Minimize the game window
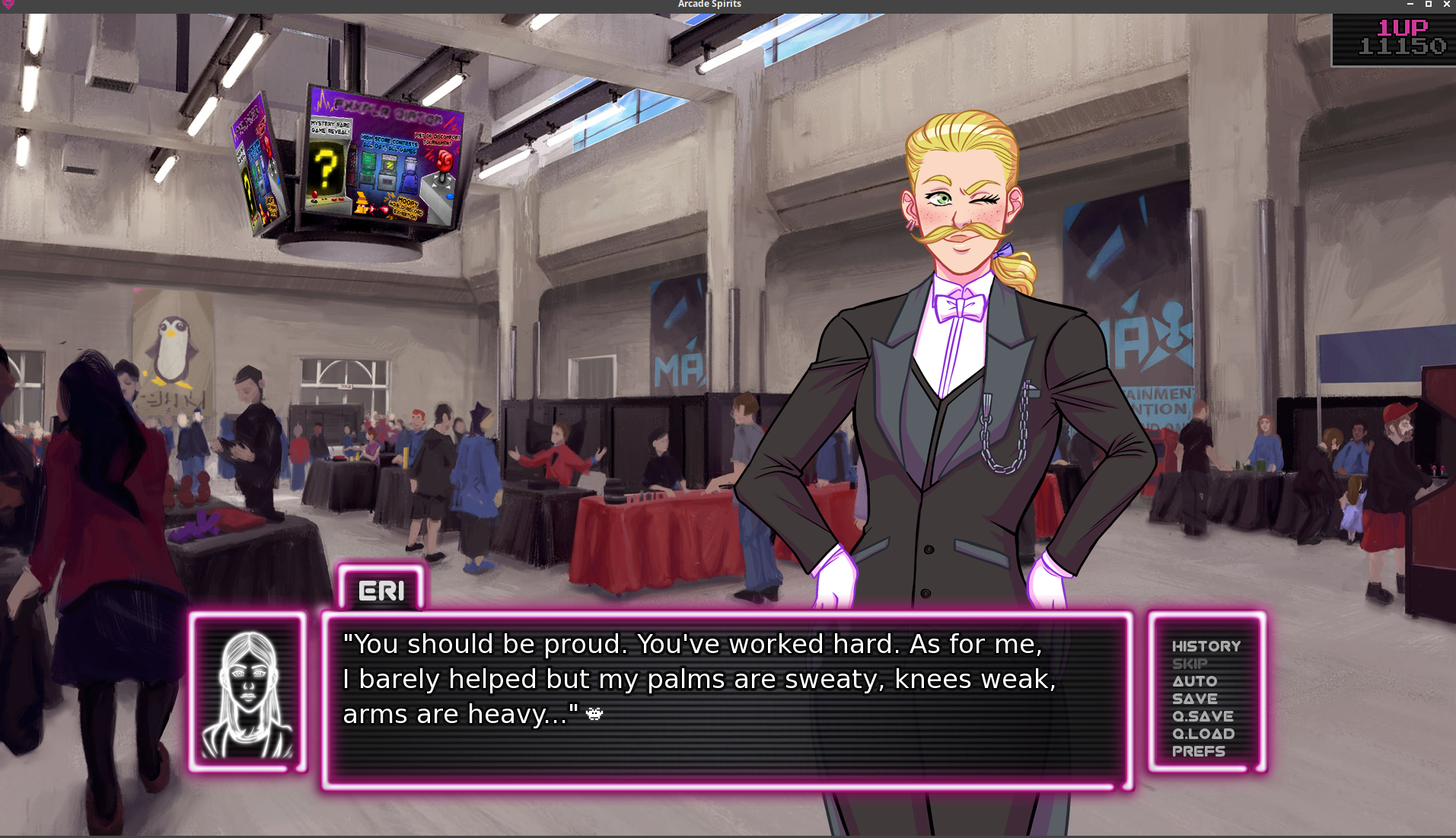This screenshot has height=838, width=1456. (1410, 5)
